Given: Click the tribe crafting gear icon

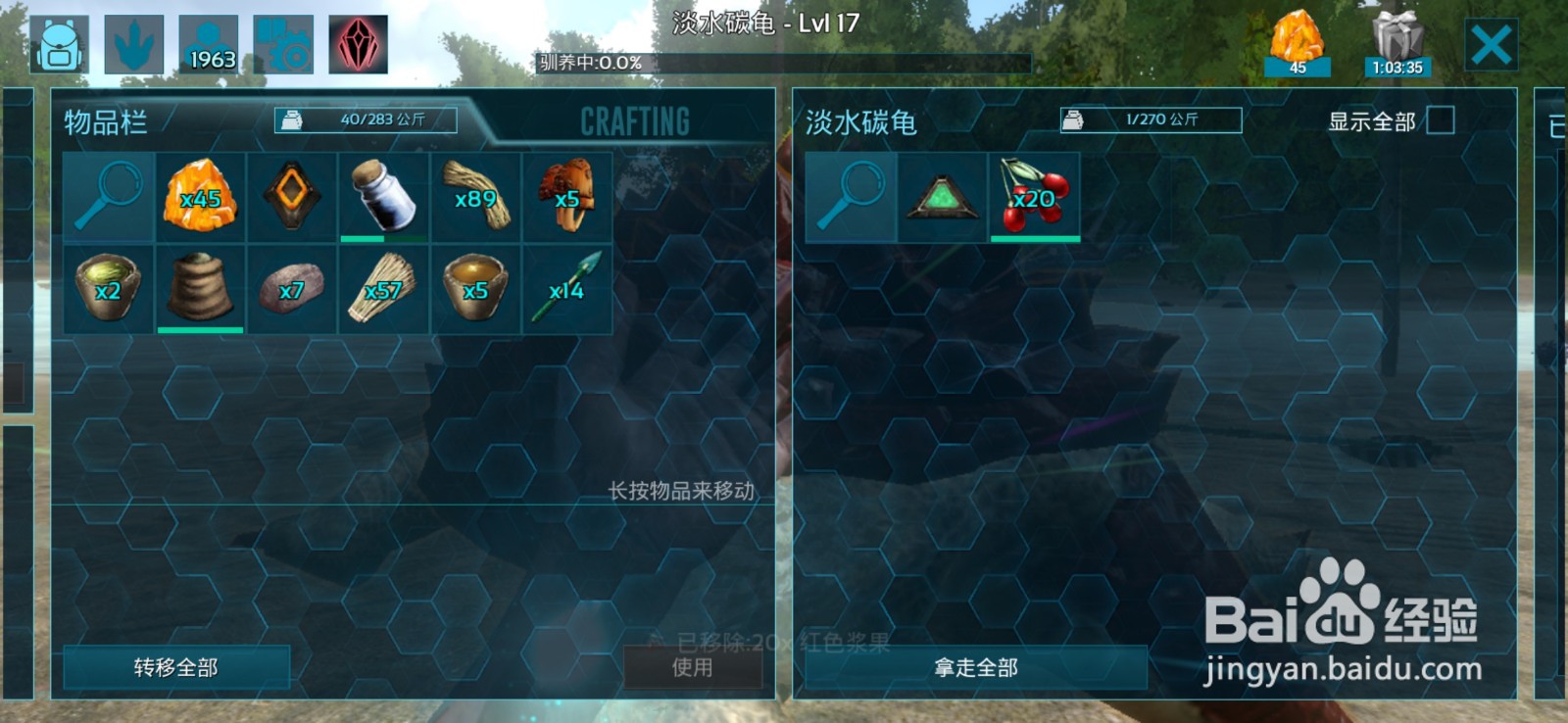Looking at the screenshot, I should click(x=284, y=41).
